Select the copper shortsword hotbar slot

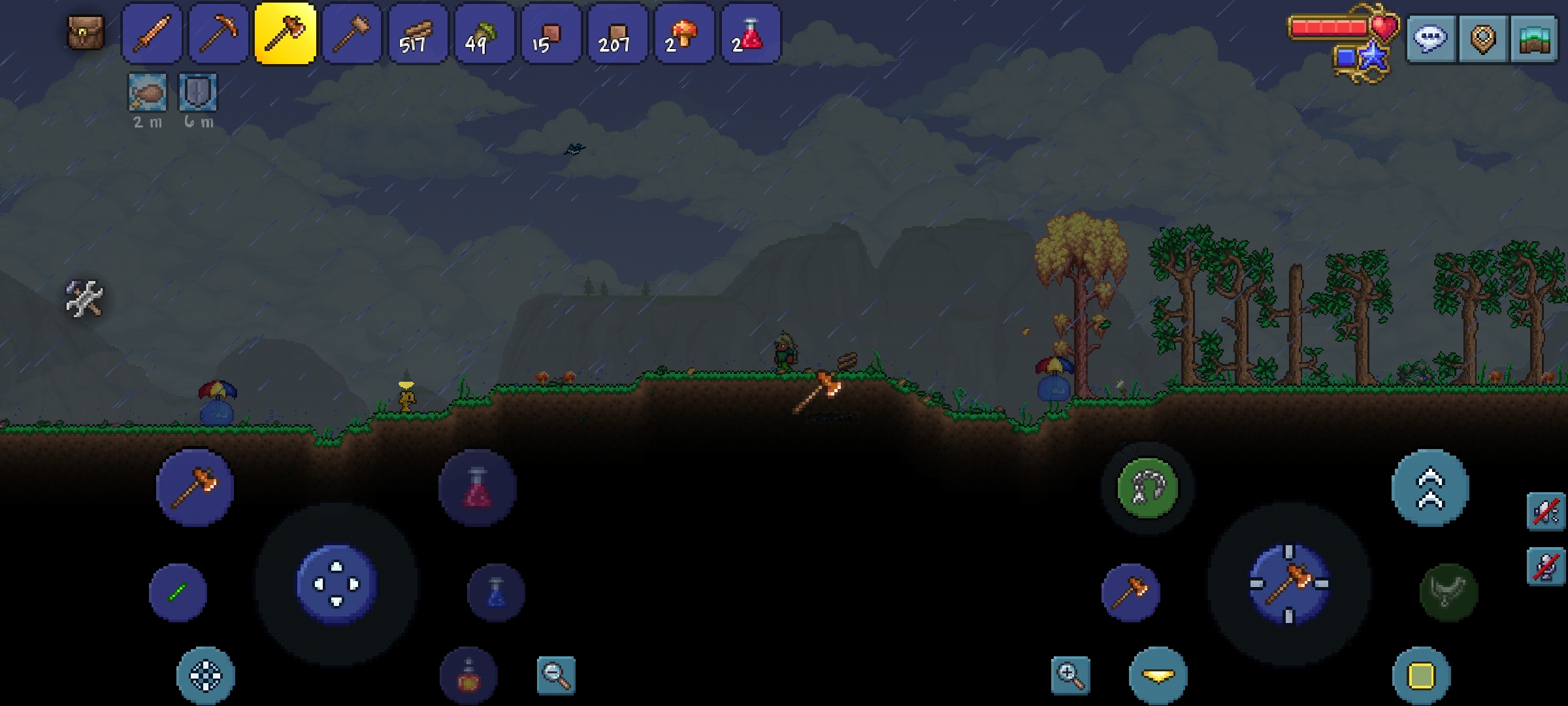pyautogui.click(x=152, y=33)
